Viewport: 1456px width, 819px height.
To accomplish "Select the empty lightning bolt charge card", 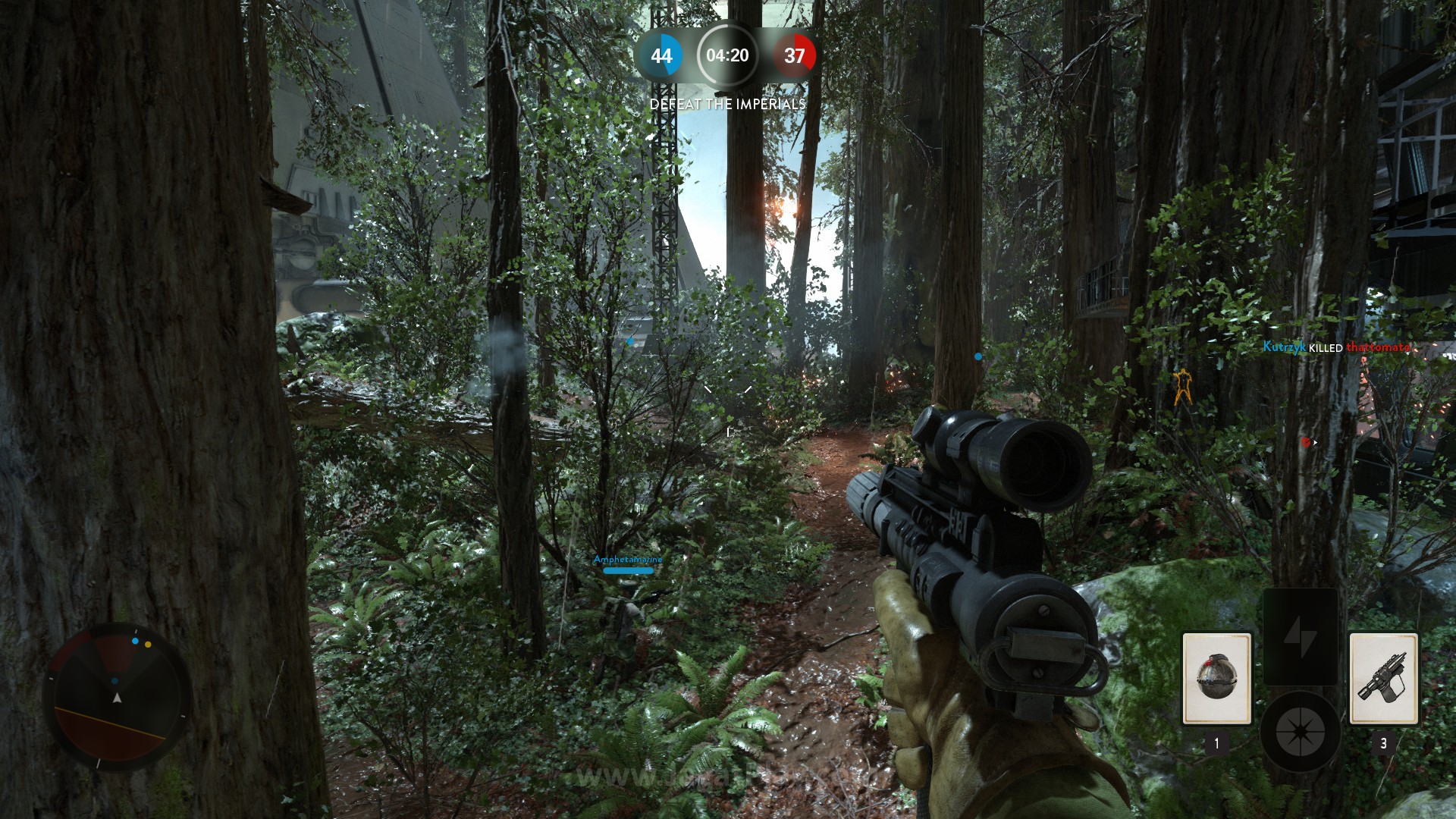I will pos(1300,637).
